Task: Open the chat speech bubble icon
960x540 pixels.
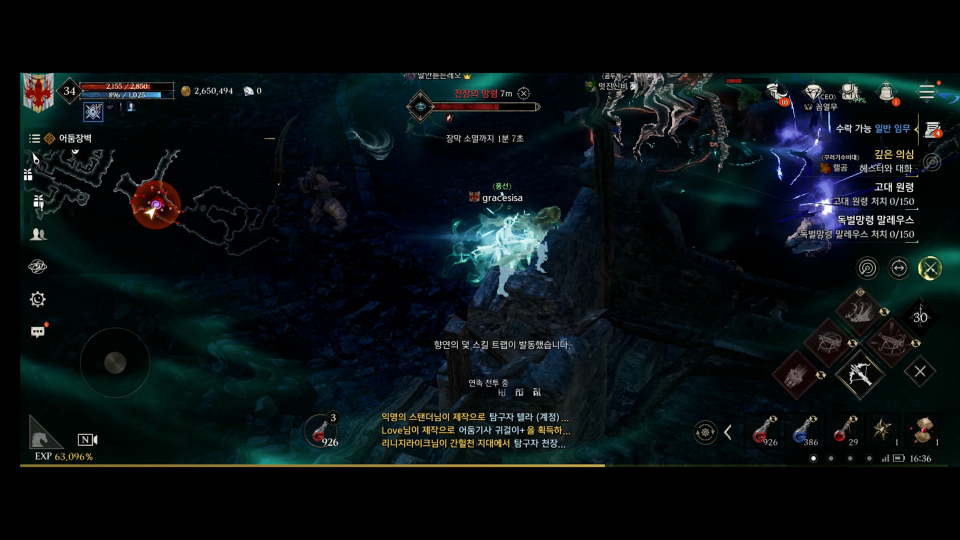Action: coord(38,331)
